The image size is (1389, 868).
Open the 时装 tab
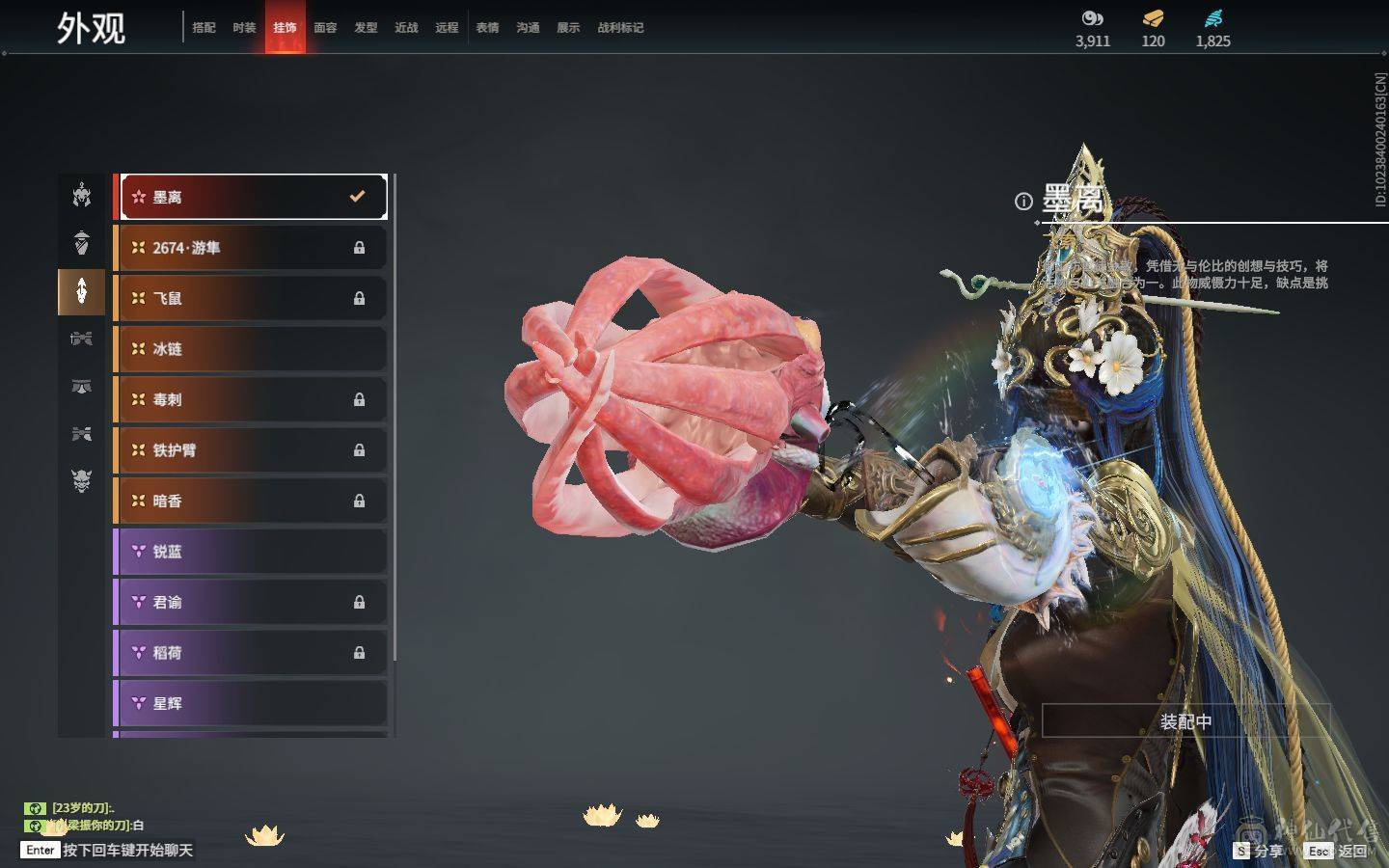point(244,28)
